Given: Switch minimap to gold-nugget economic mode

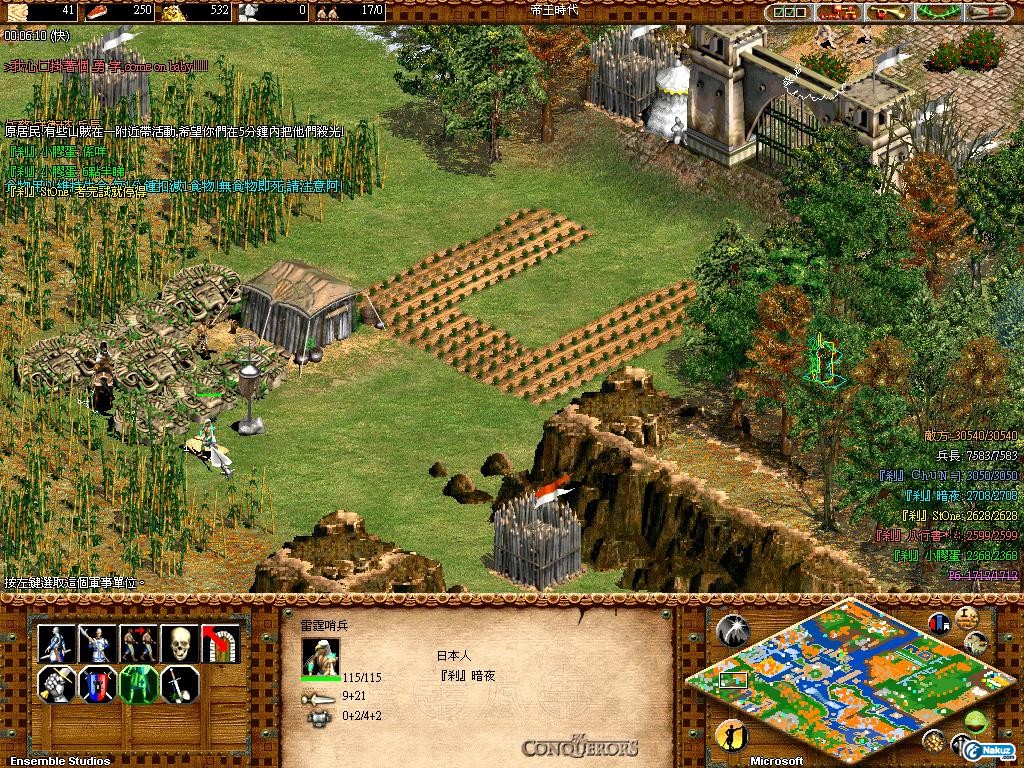Looking at the screenshot, I should tap(936, 741).
